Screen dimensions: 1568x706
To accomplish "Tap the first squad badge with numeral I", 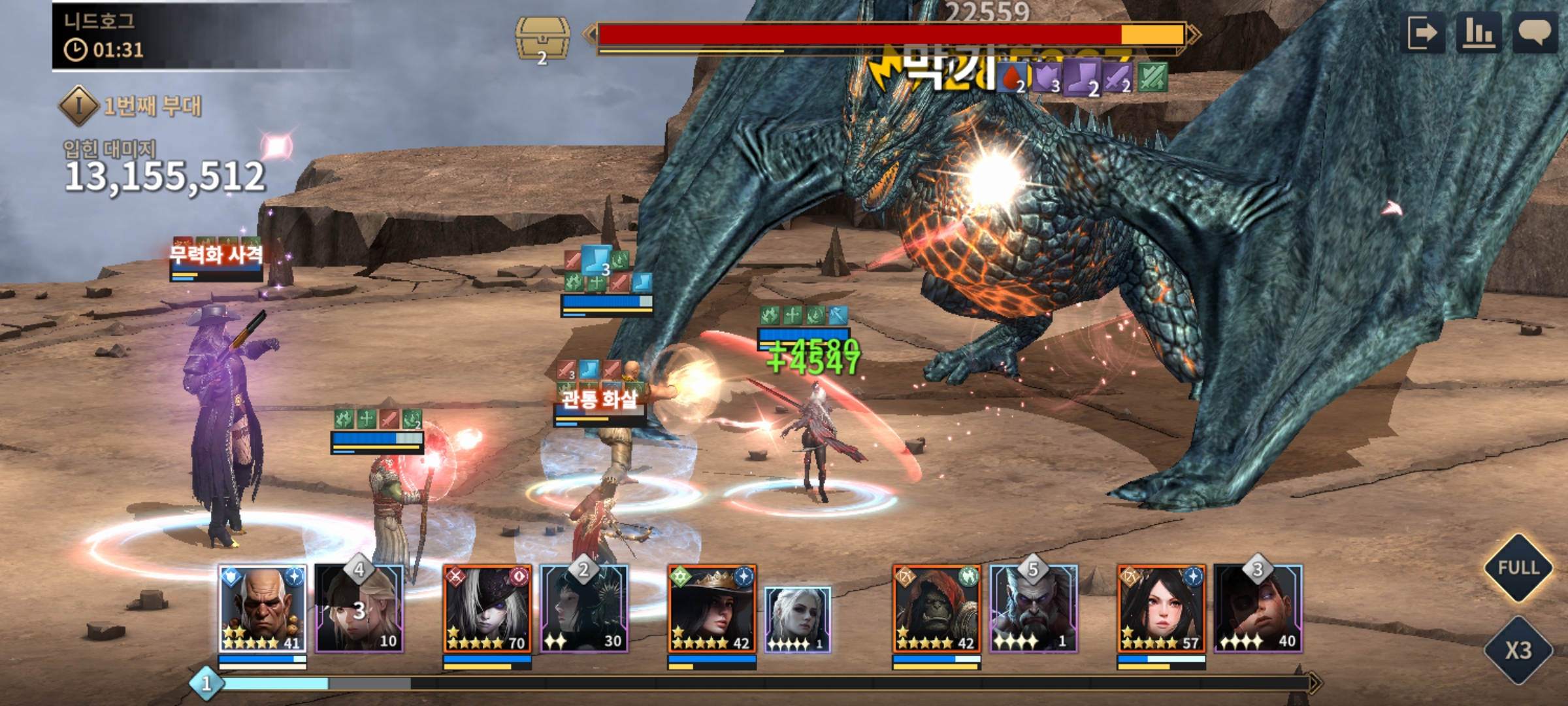I will point(79,105).
